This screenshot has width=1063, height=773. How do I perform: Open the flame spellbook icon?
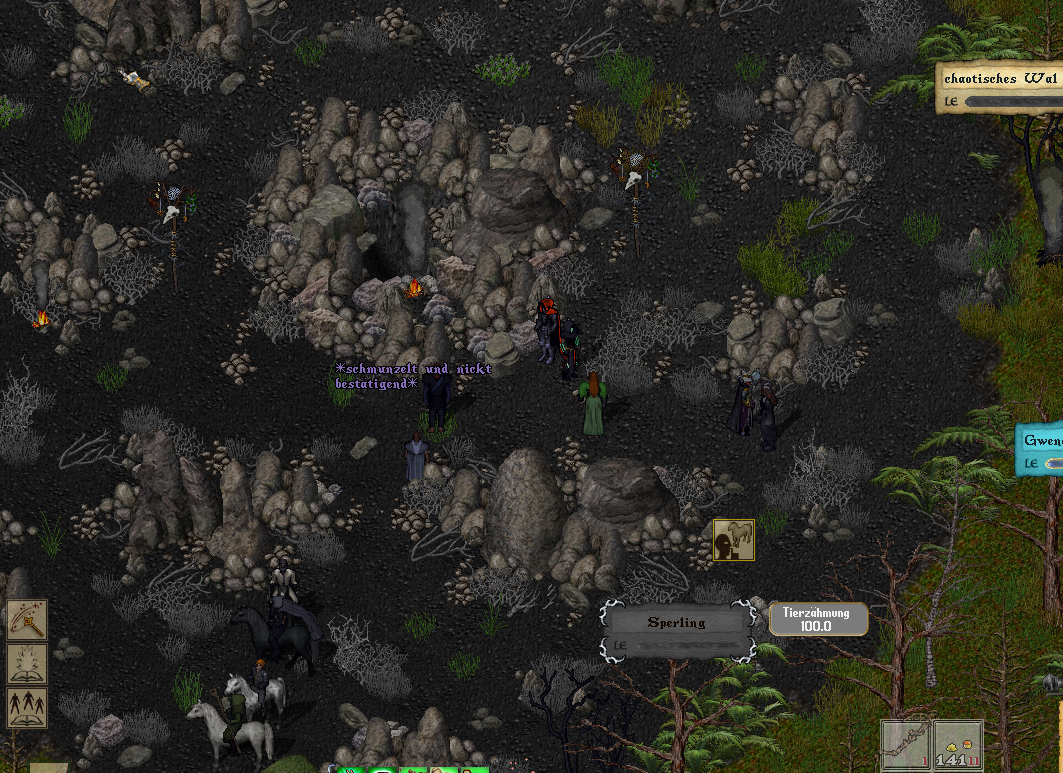[x=27, y=664]
